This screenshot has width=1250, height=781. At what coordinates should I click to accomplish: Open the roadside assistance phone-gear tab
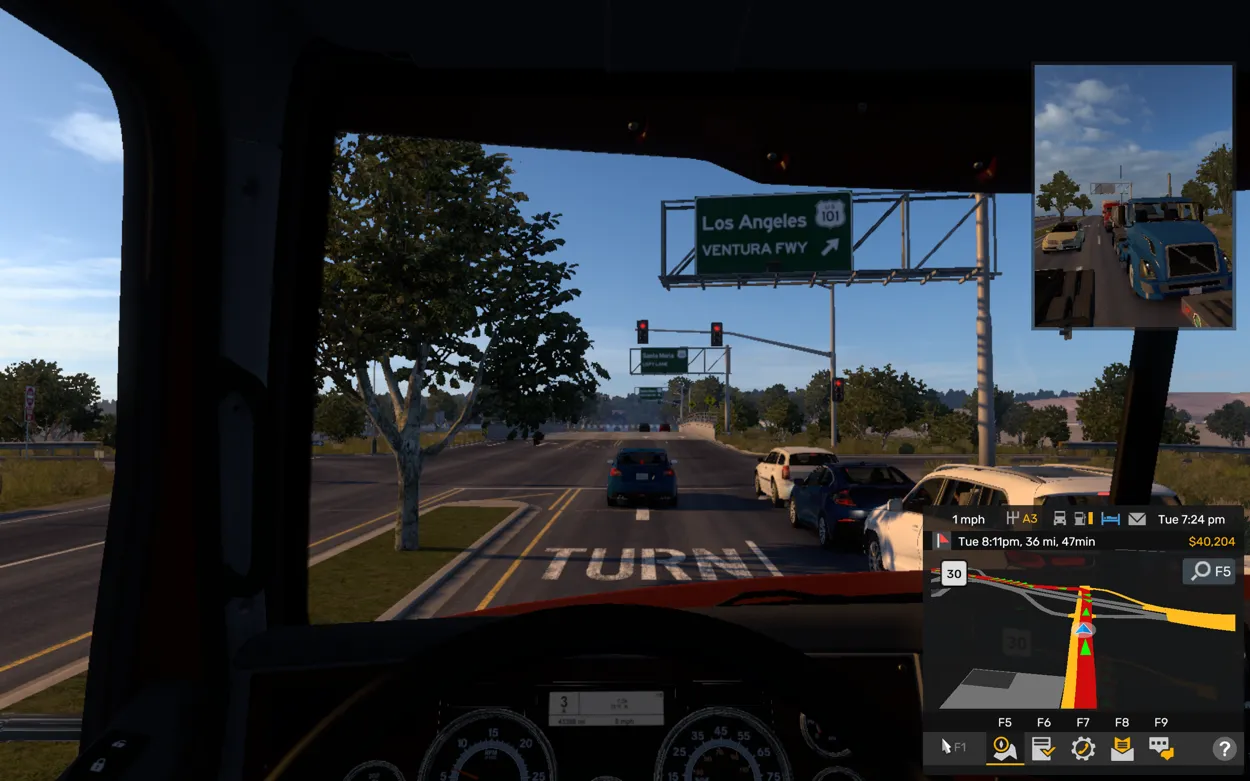tap(1082, 748)
